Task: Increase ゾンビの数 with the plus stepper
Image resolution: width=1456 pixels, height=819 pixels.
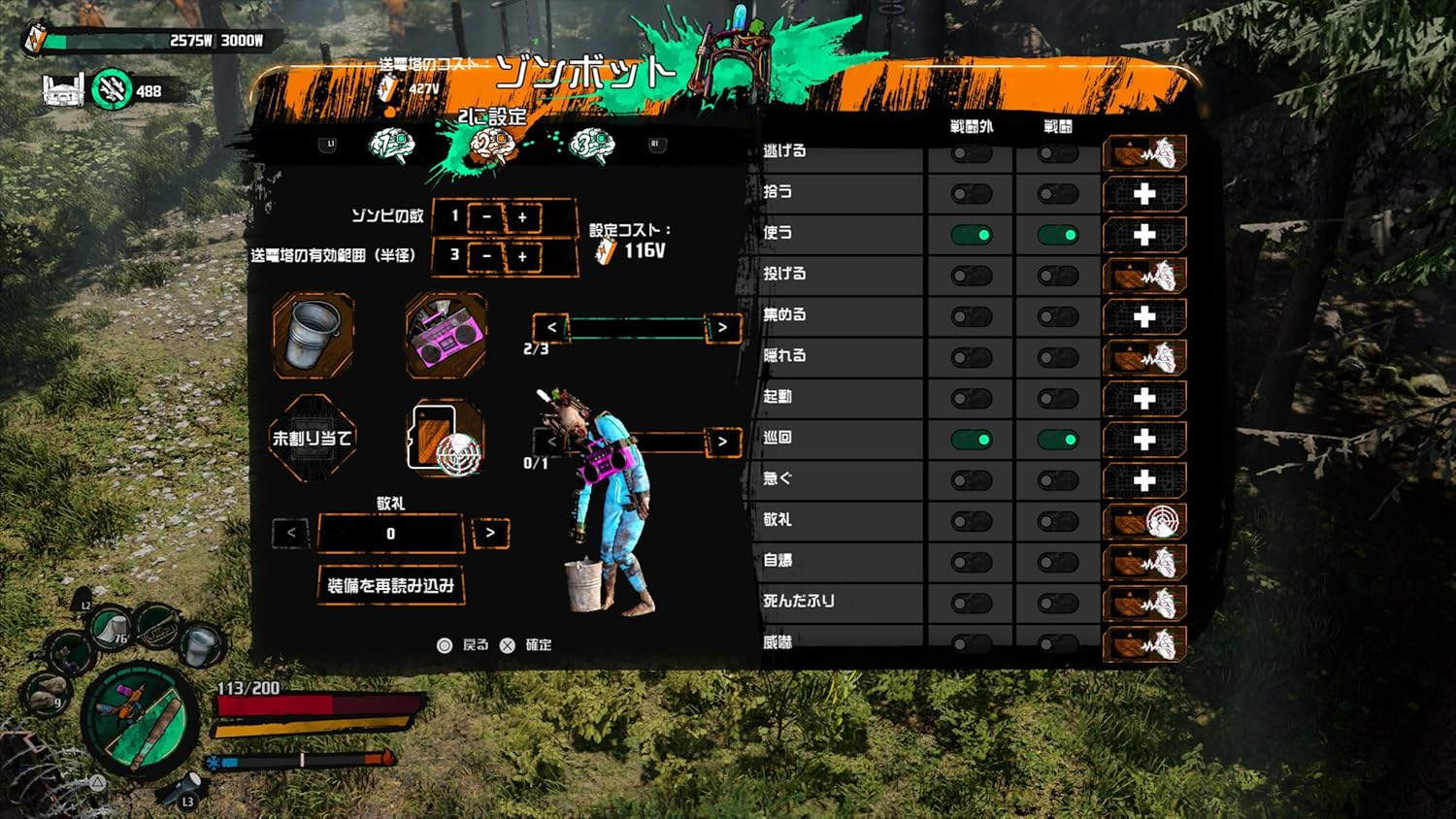Action: (523, 216)
